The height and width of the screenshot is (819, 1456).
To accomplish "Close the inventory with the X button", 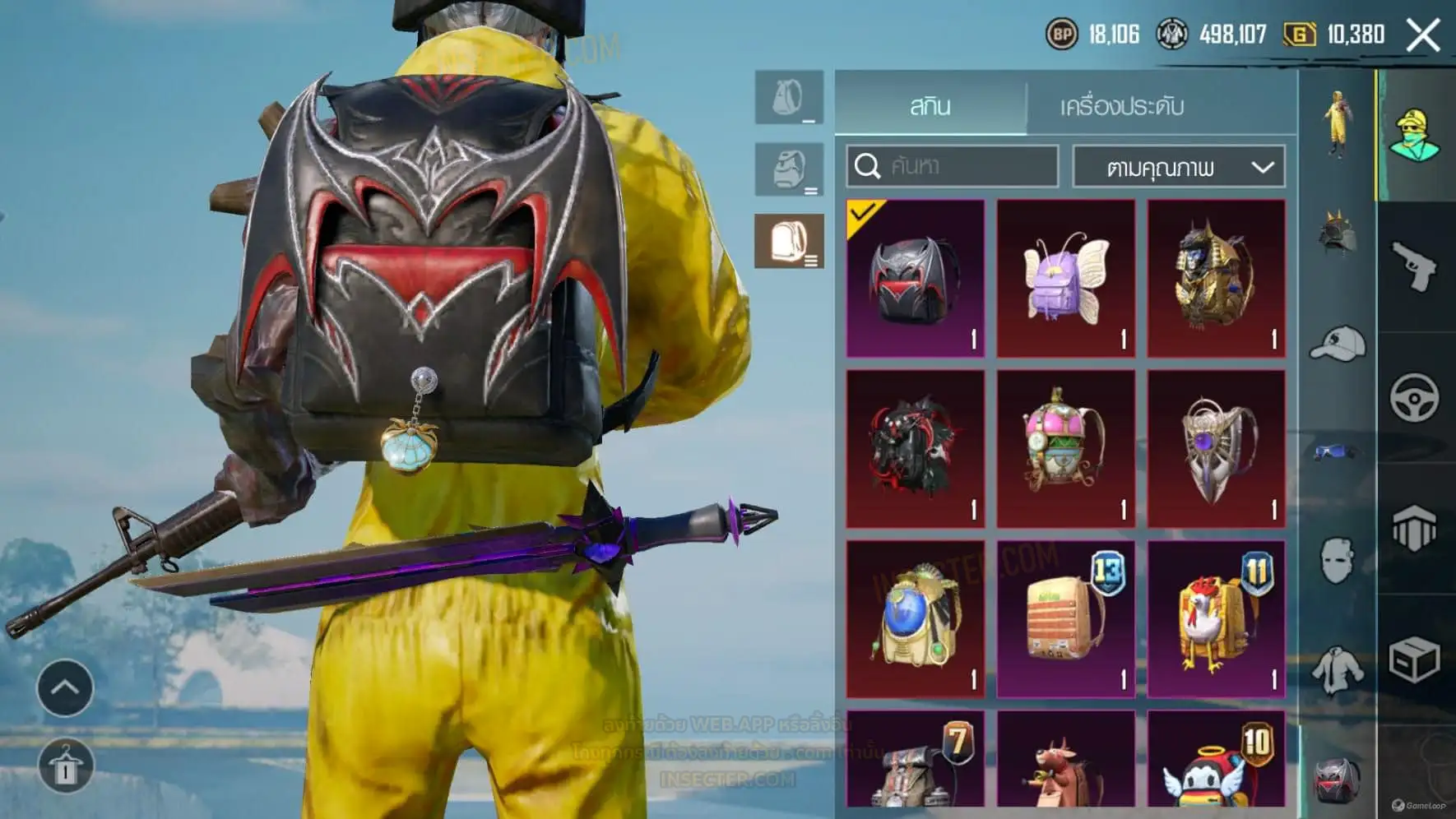I will click(1423, 35).
